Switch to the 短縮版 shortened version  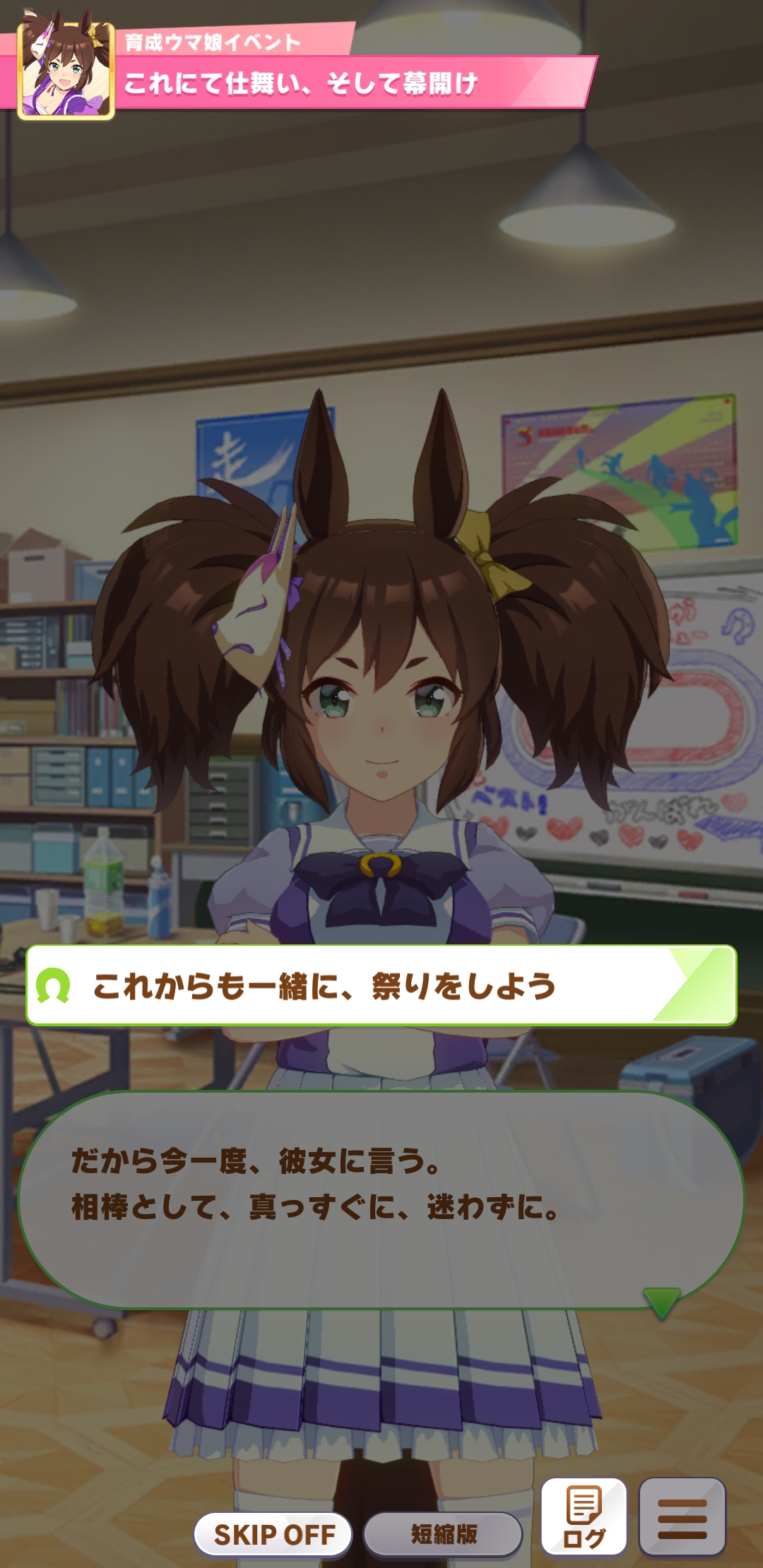click(443, 1534)
